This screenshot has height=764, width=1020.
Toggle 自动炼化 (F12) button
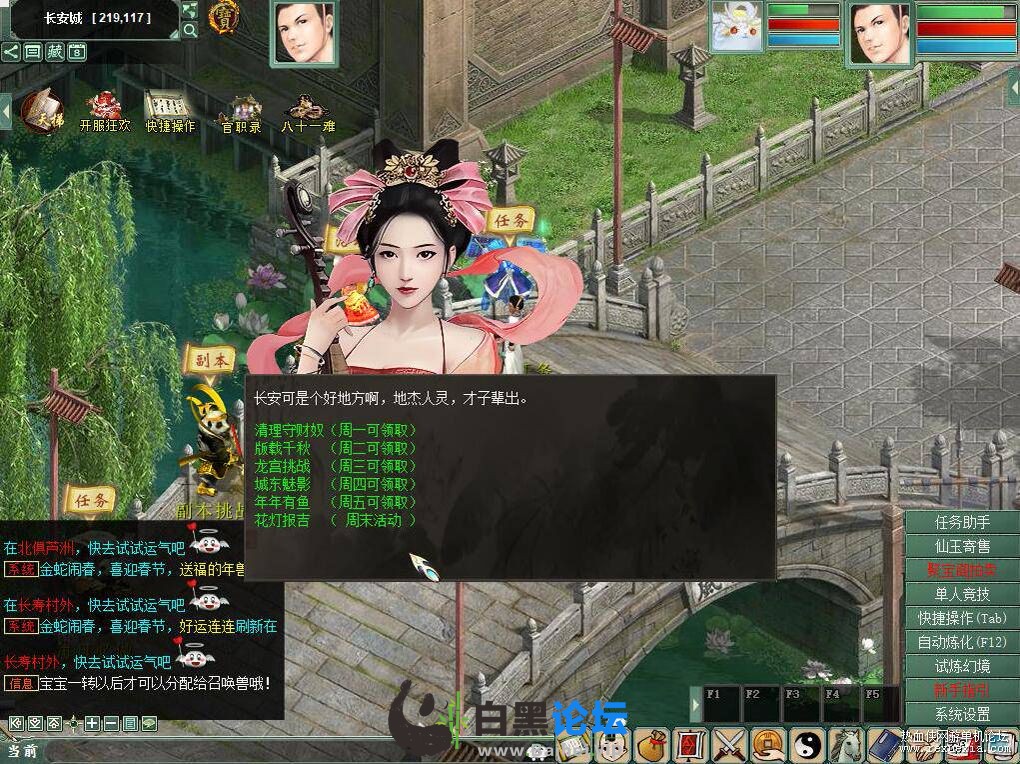coord(962,642)
